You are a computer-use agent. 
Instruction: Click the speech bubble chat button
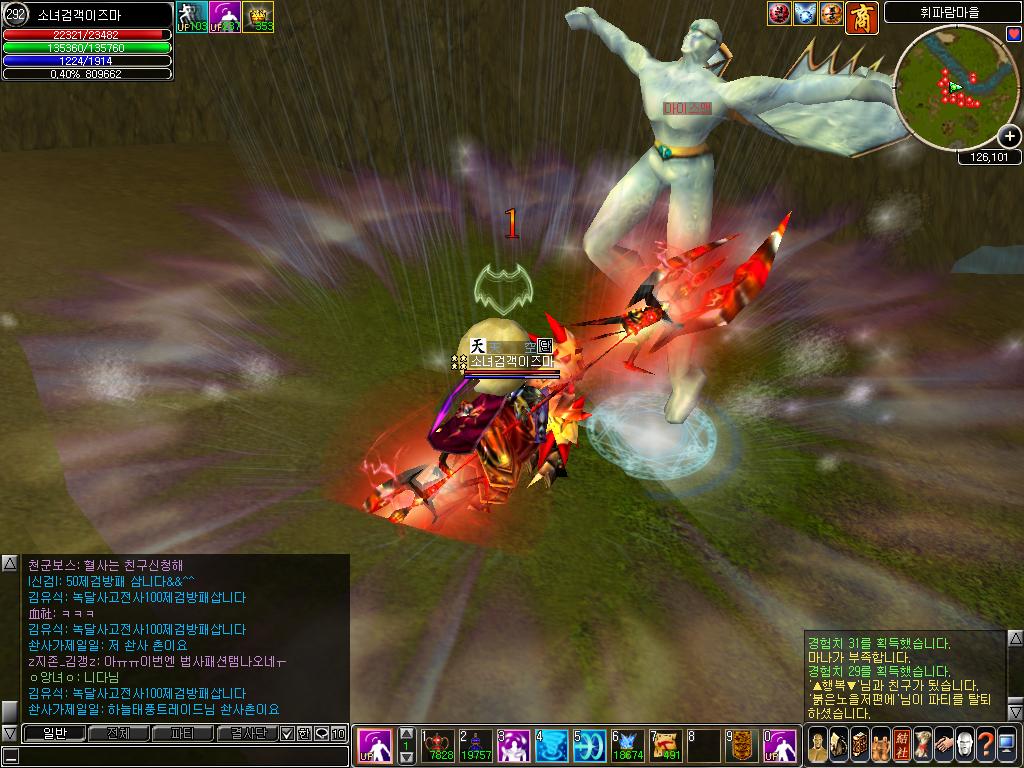[322, 733]
